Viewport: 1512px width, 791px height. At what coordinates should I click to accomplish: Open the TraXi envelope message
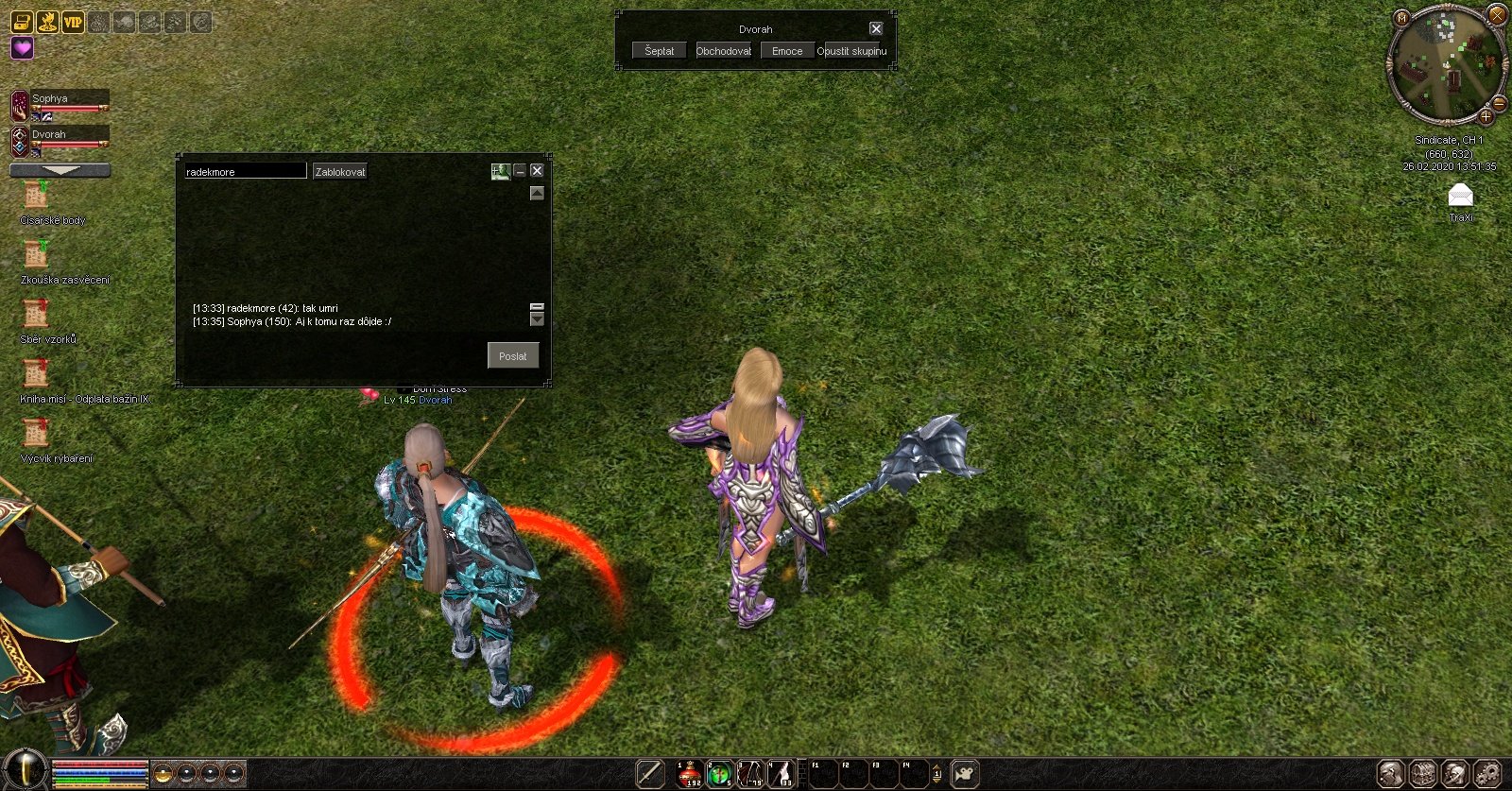point(1460,196)
